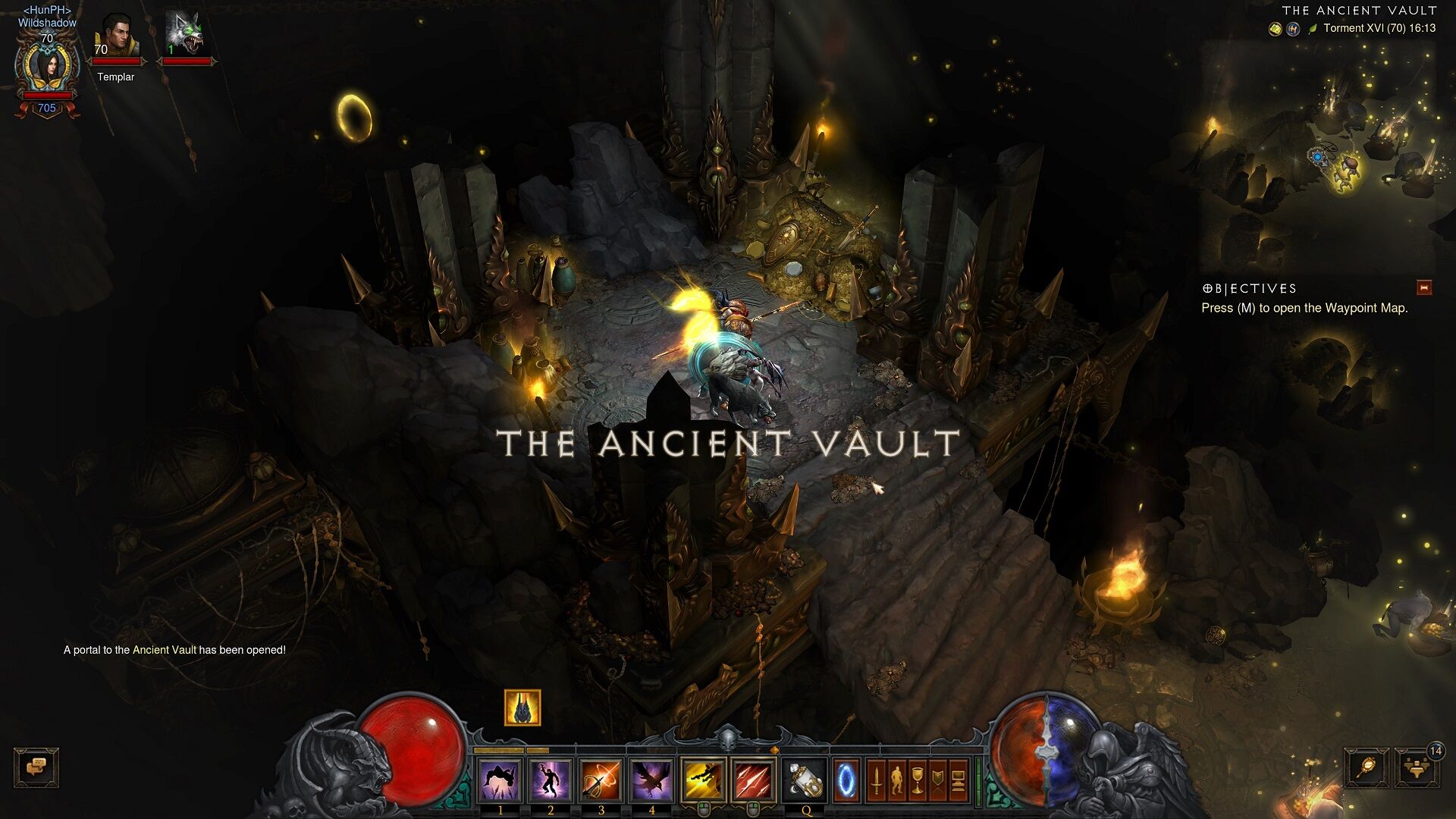Select the yellow left-mouse attack skill
Screen dimensions: 1456x819
click(x=703, y=780)
